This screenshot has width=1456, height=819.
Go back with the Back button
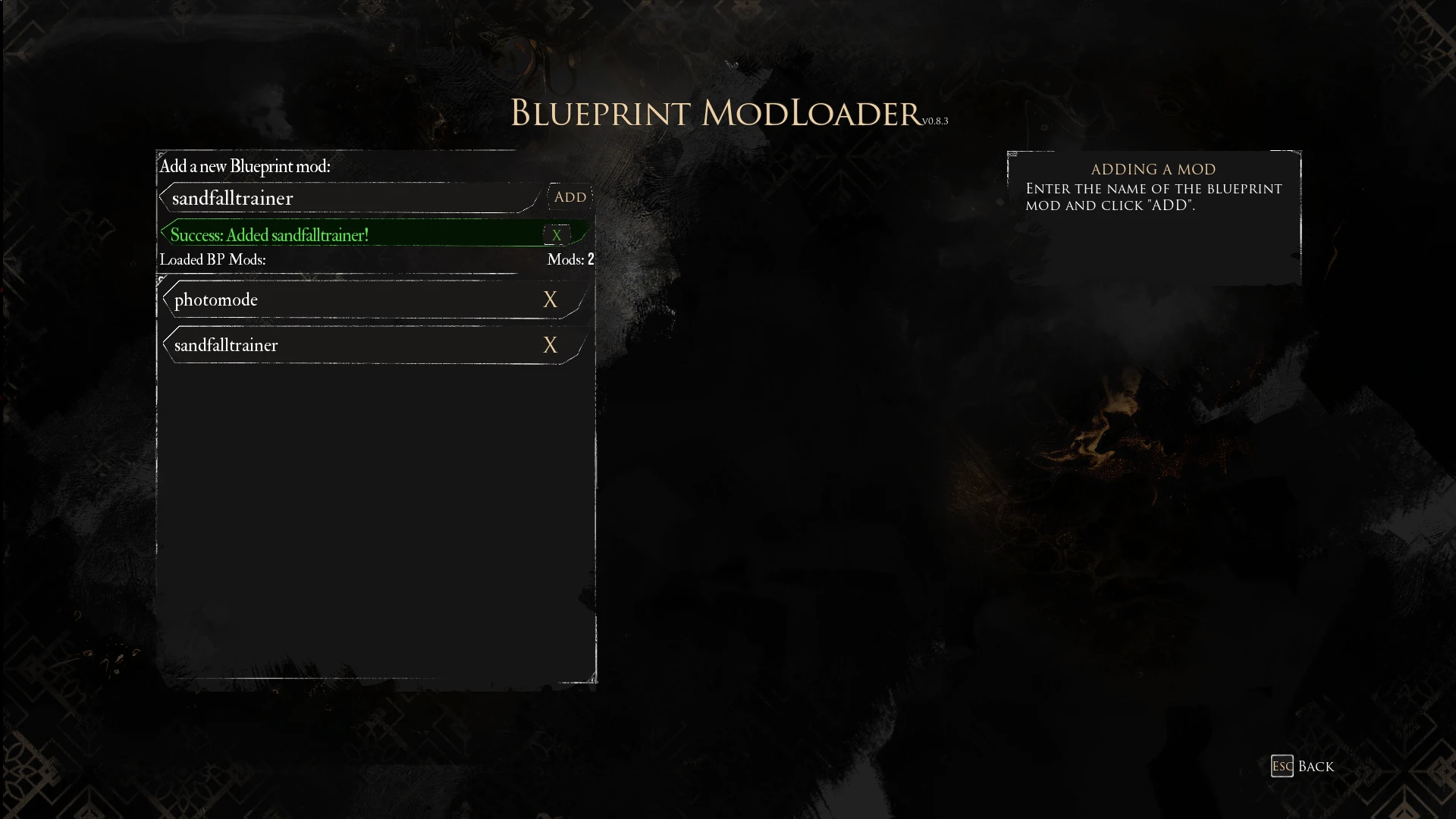1302,766
